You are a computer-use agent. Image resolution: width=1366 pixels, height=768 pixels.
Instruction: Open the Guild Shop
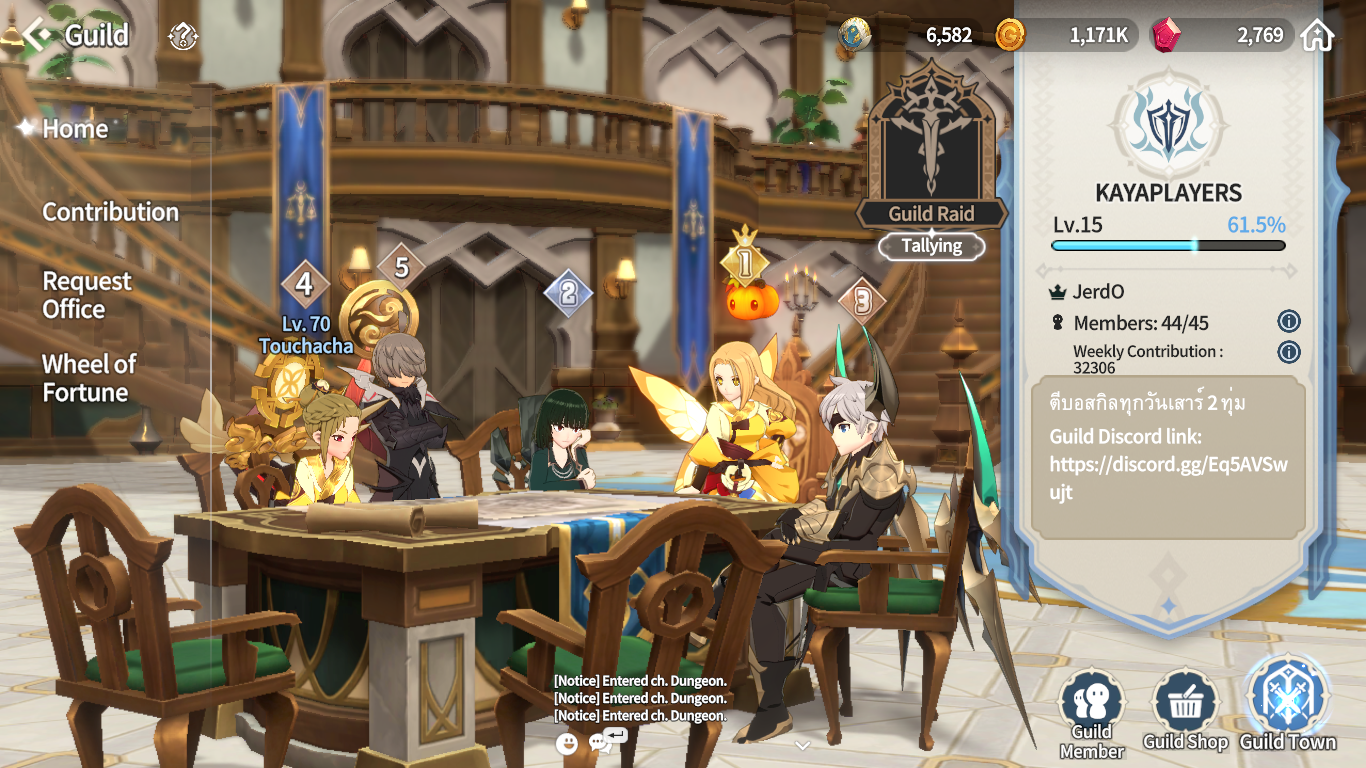tap(1185, 712)
